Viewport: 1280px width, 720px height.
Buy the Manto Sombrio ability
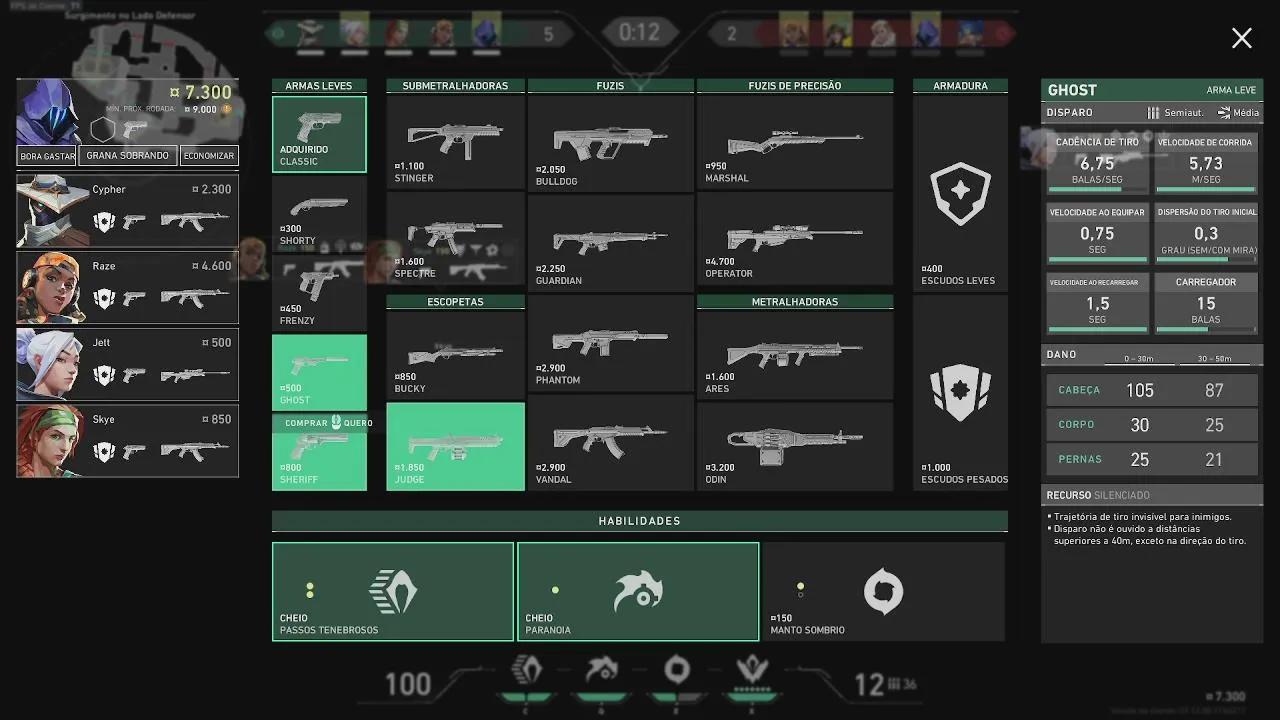coord(884,591)
